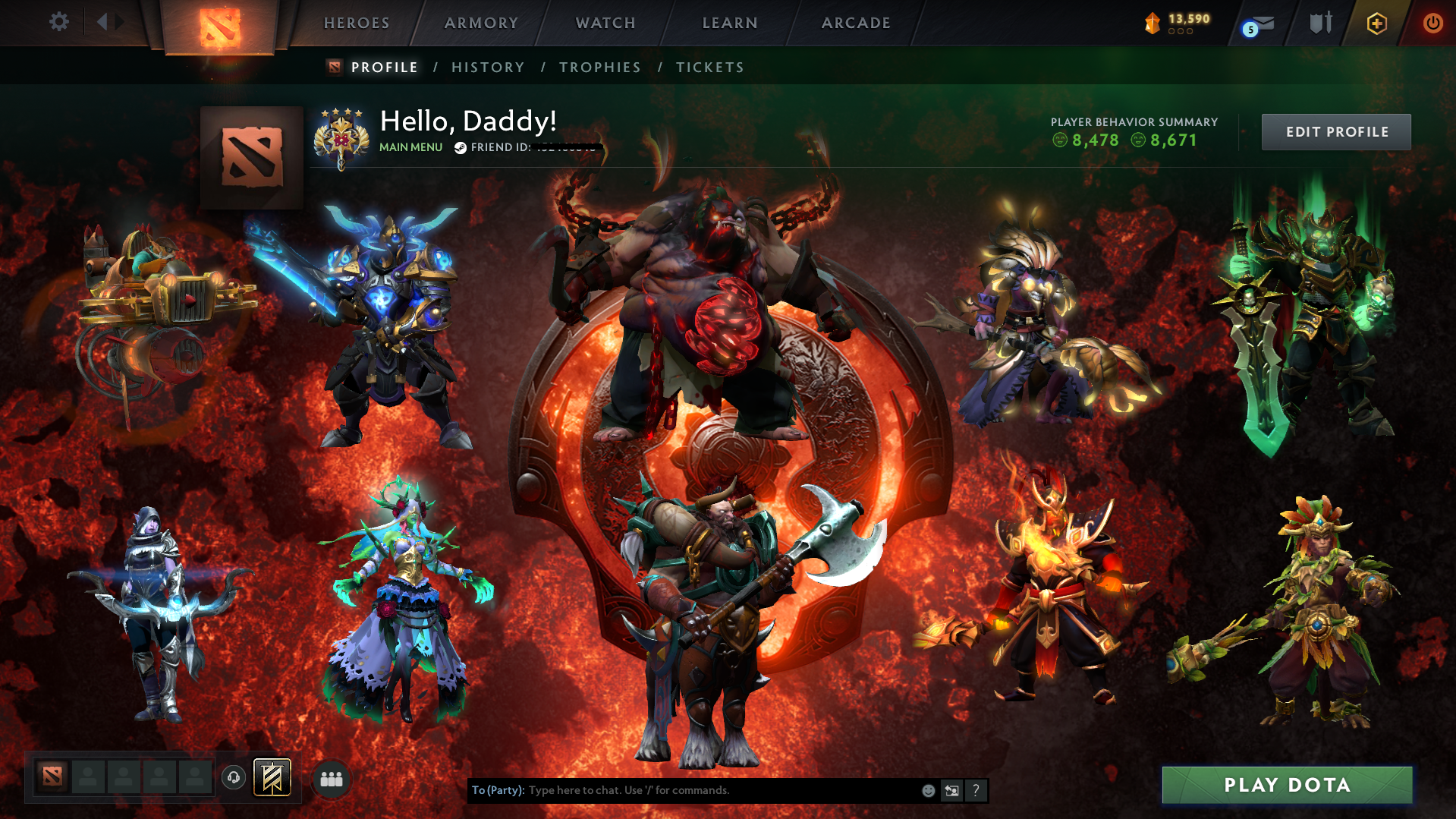Open the friends list people icon
The height and width of the screenshot is (819, 1456).
pos(331,779)
